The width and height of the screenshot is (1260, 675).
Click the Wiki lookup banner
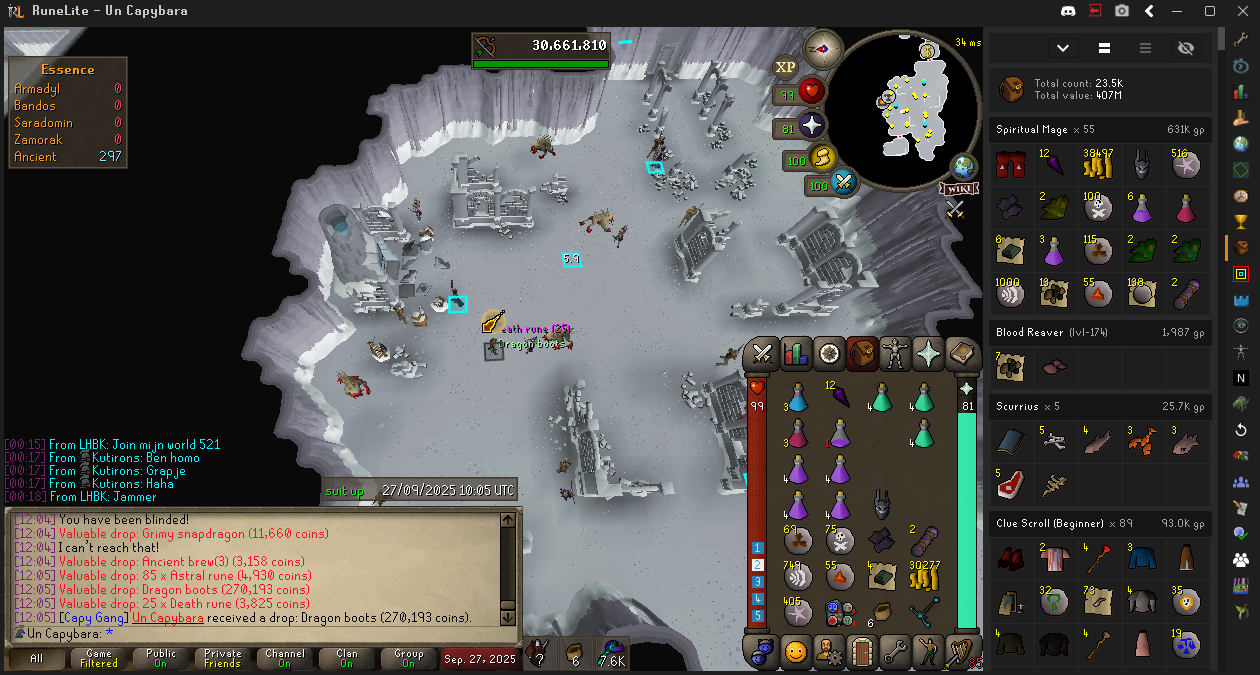pyautogui.click(x=957, y=189)
